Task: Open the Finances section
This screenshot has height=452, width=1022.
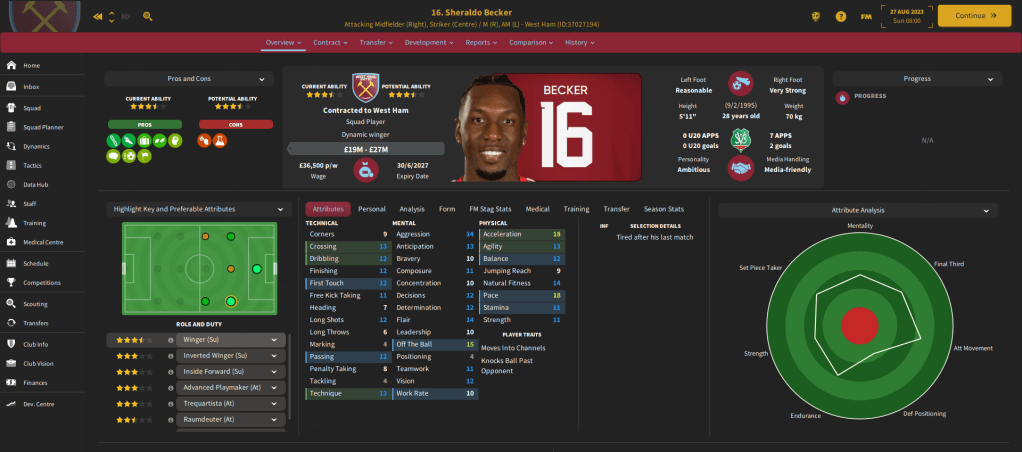Action: 35,382
